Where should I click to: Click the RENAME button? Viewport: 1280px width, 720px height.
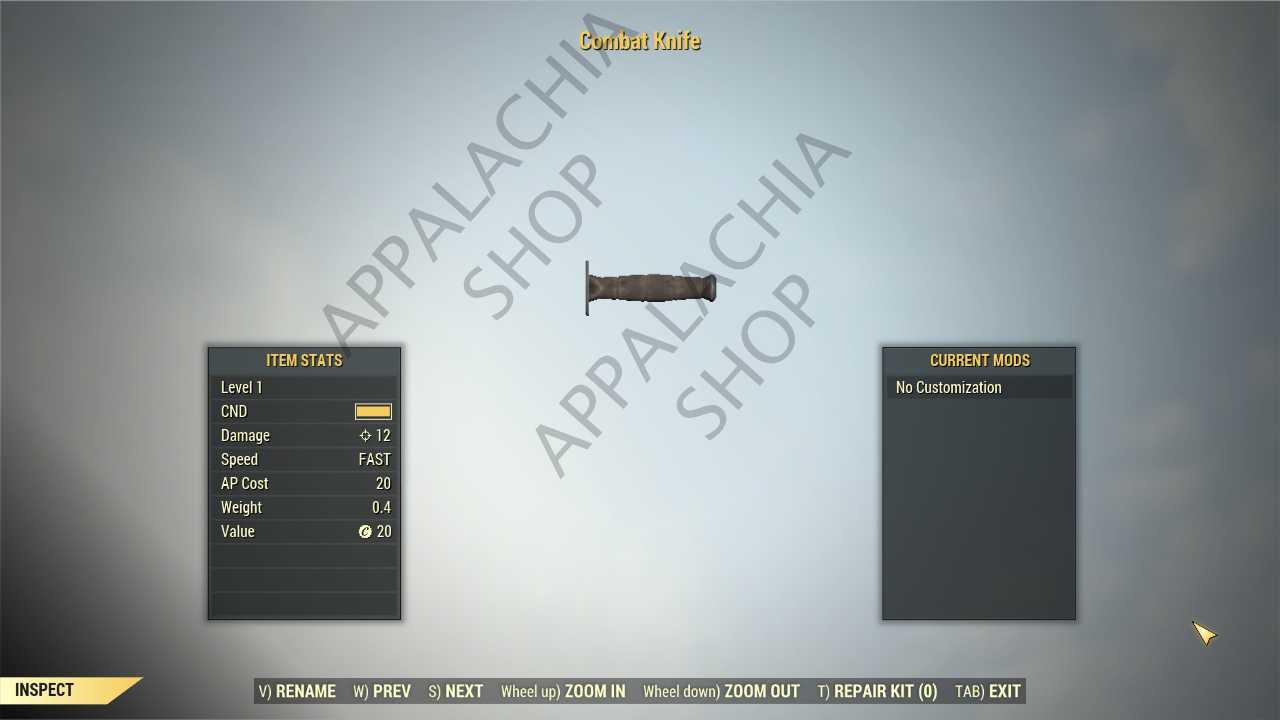(x=297, y=691)
